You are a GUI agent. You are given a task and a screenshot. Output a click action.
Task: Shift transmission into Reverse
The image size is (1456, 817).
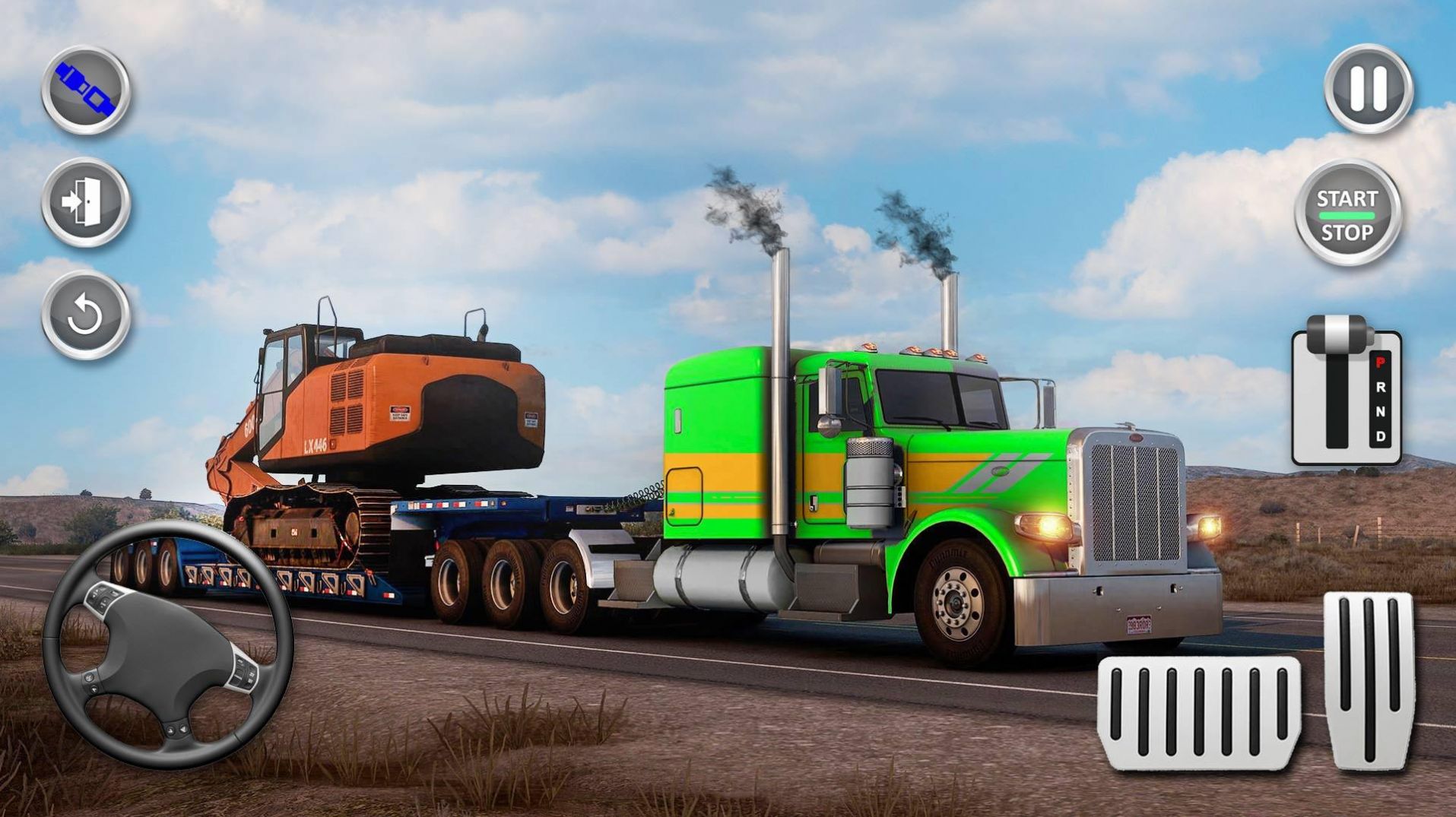[1381, 387]
